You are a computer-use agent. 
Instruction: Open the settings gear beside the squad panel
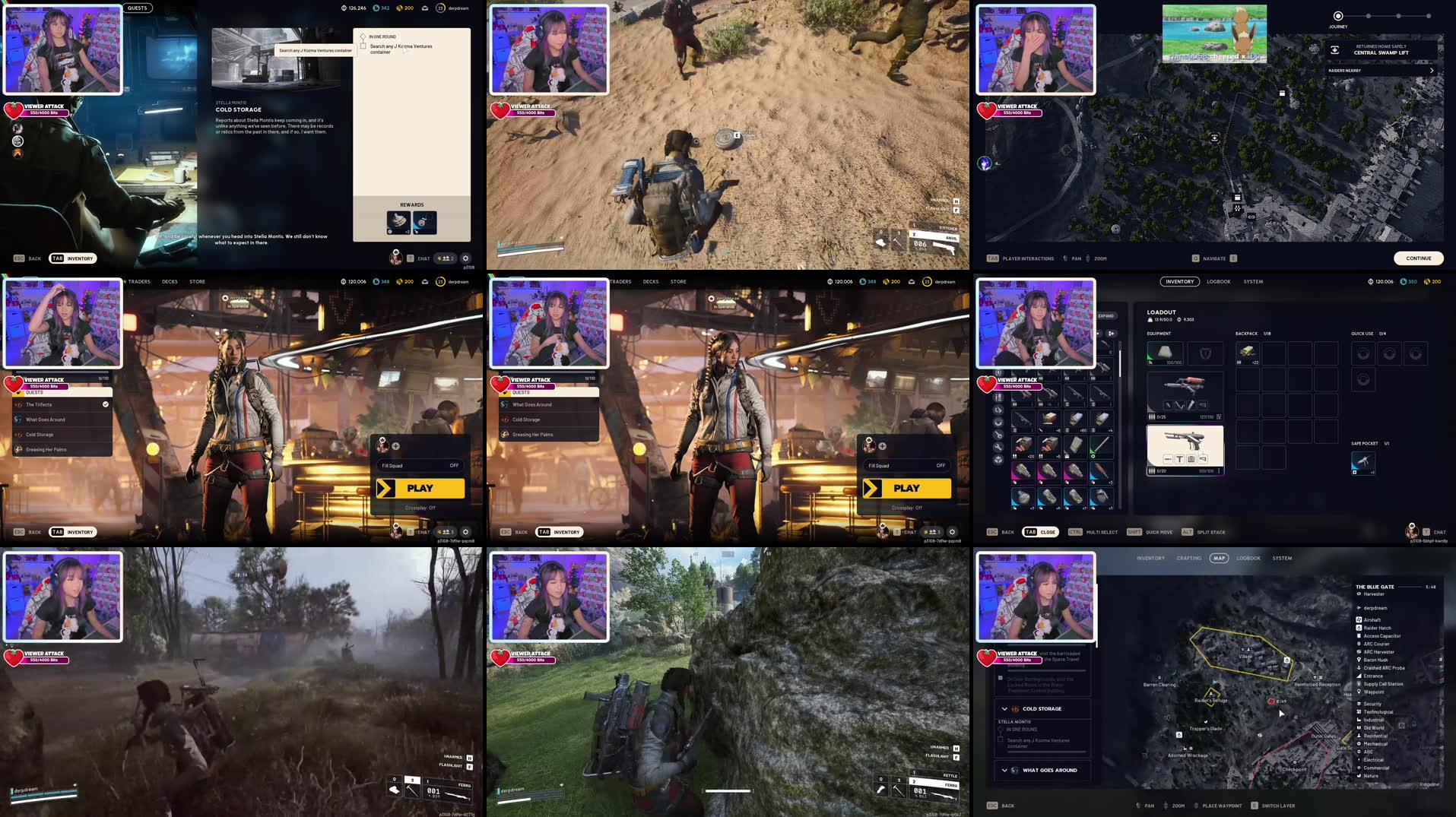(x=465, y=531)
